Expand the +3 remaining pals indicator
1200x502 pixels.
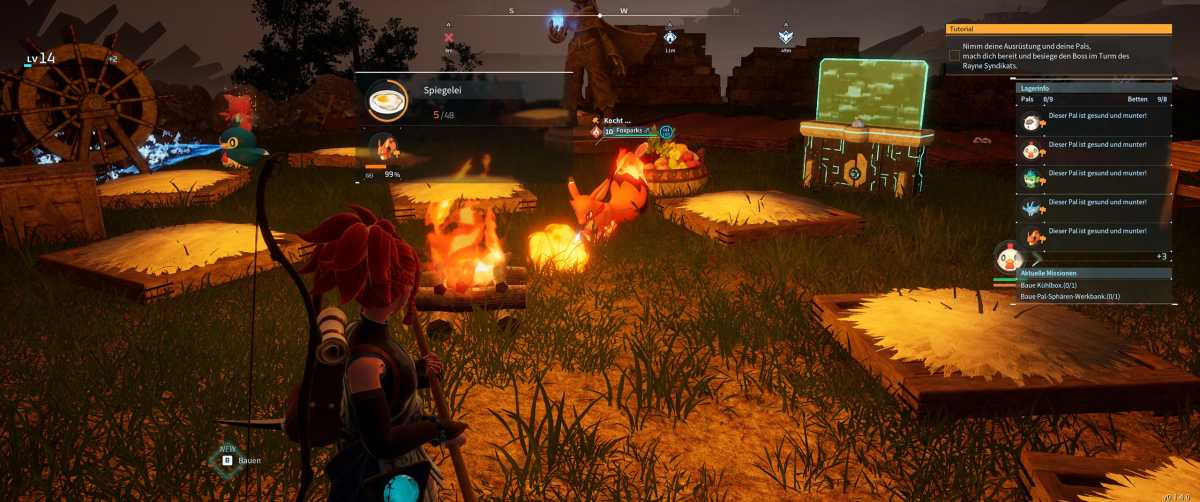[x=1160, y=257]
